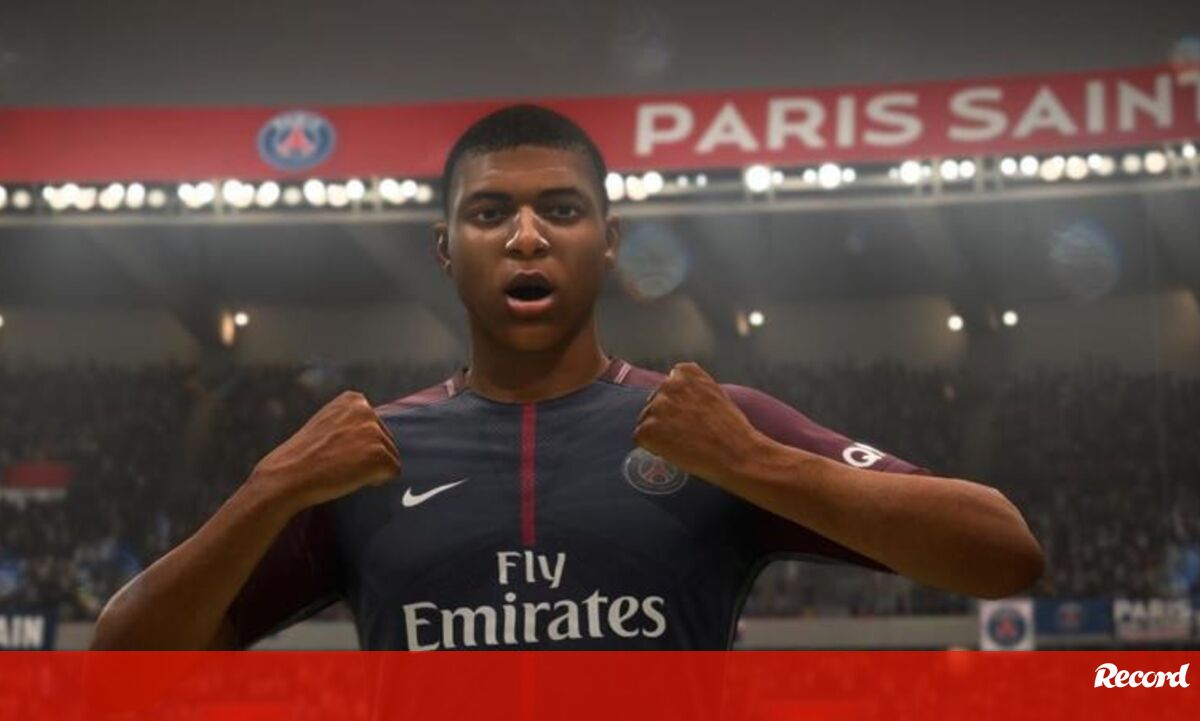Screen dimensions: 1200x721
Task: Click the Record logo in the red banner
Action: 1141,676
